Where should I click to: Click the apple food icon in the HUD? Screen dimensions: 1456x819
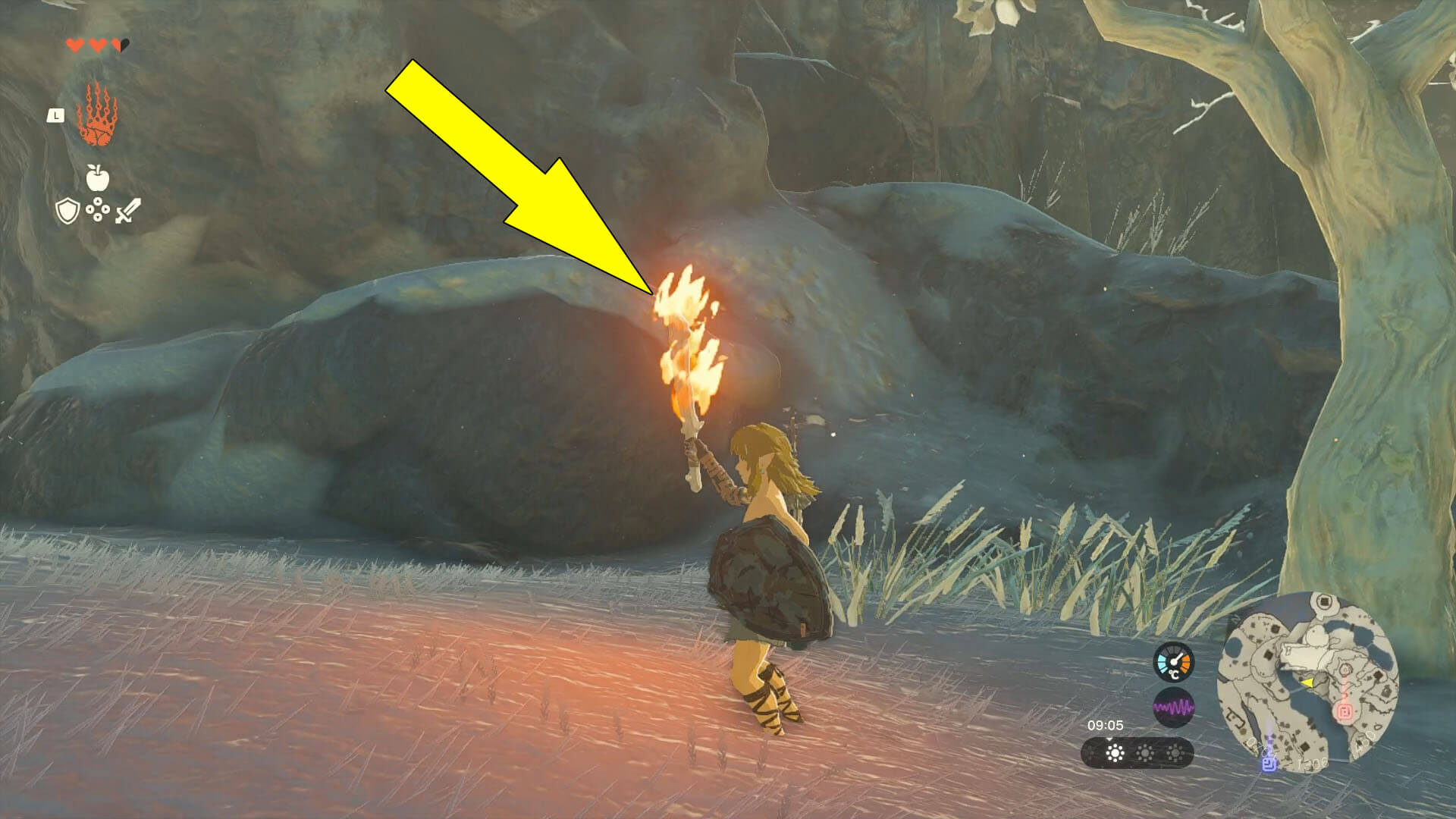tap(97, 177)
